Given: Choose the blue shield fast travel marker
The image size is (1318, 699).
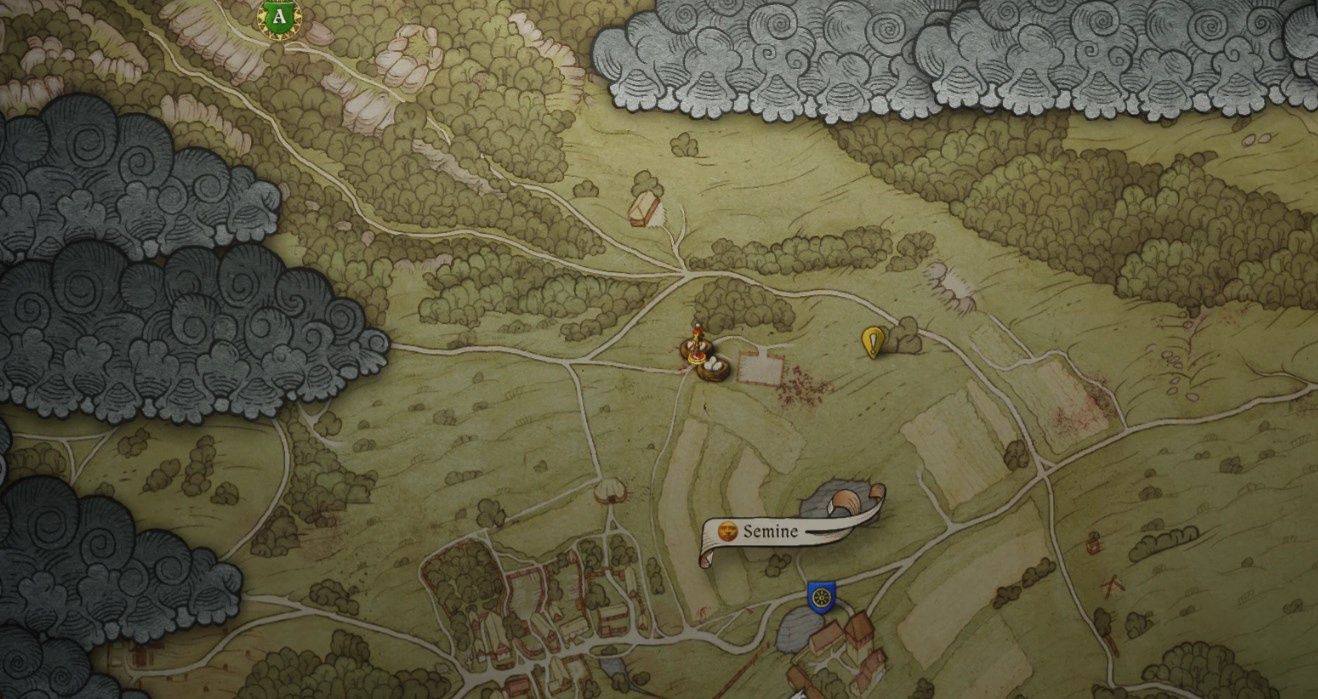Looking at the screenshot, I should click(821, 597).
